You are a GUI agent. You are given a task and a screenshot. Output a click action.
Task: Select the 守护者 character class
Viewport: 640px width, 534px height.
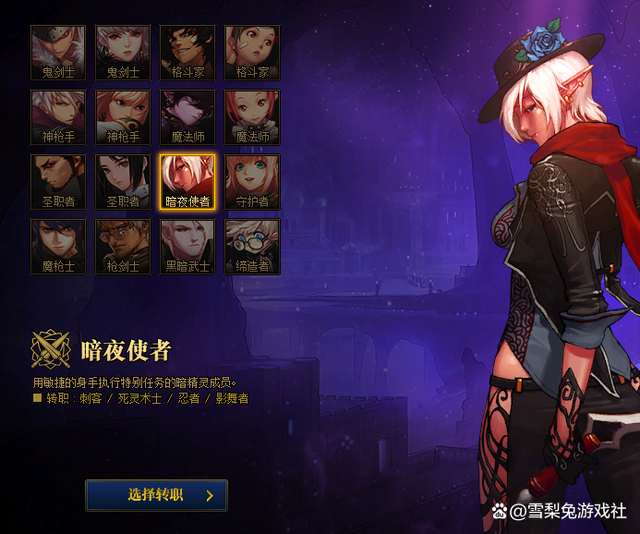pos(252,182)
